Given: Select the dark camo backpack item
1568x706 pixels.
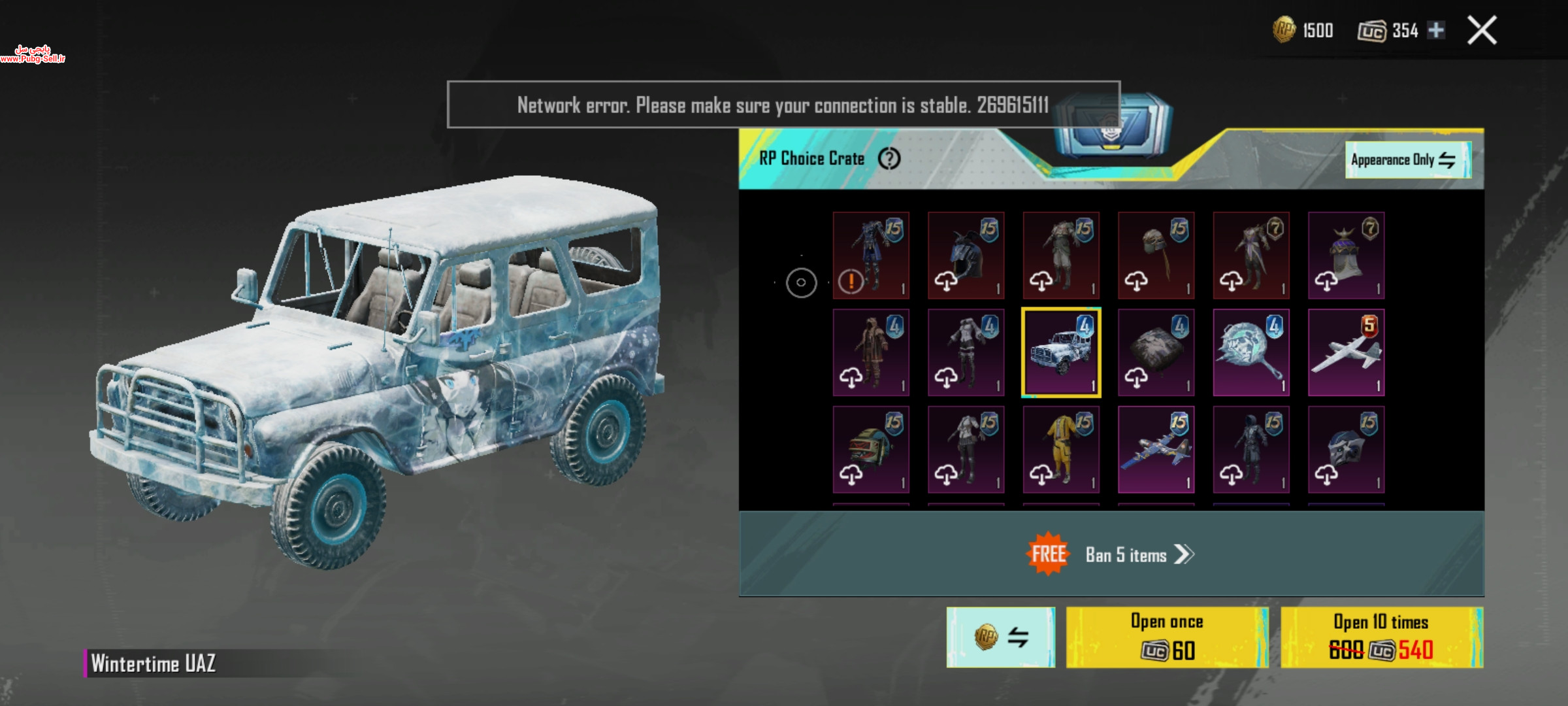Looking at the screenshot, I should (x=1156, y=353).
